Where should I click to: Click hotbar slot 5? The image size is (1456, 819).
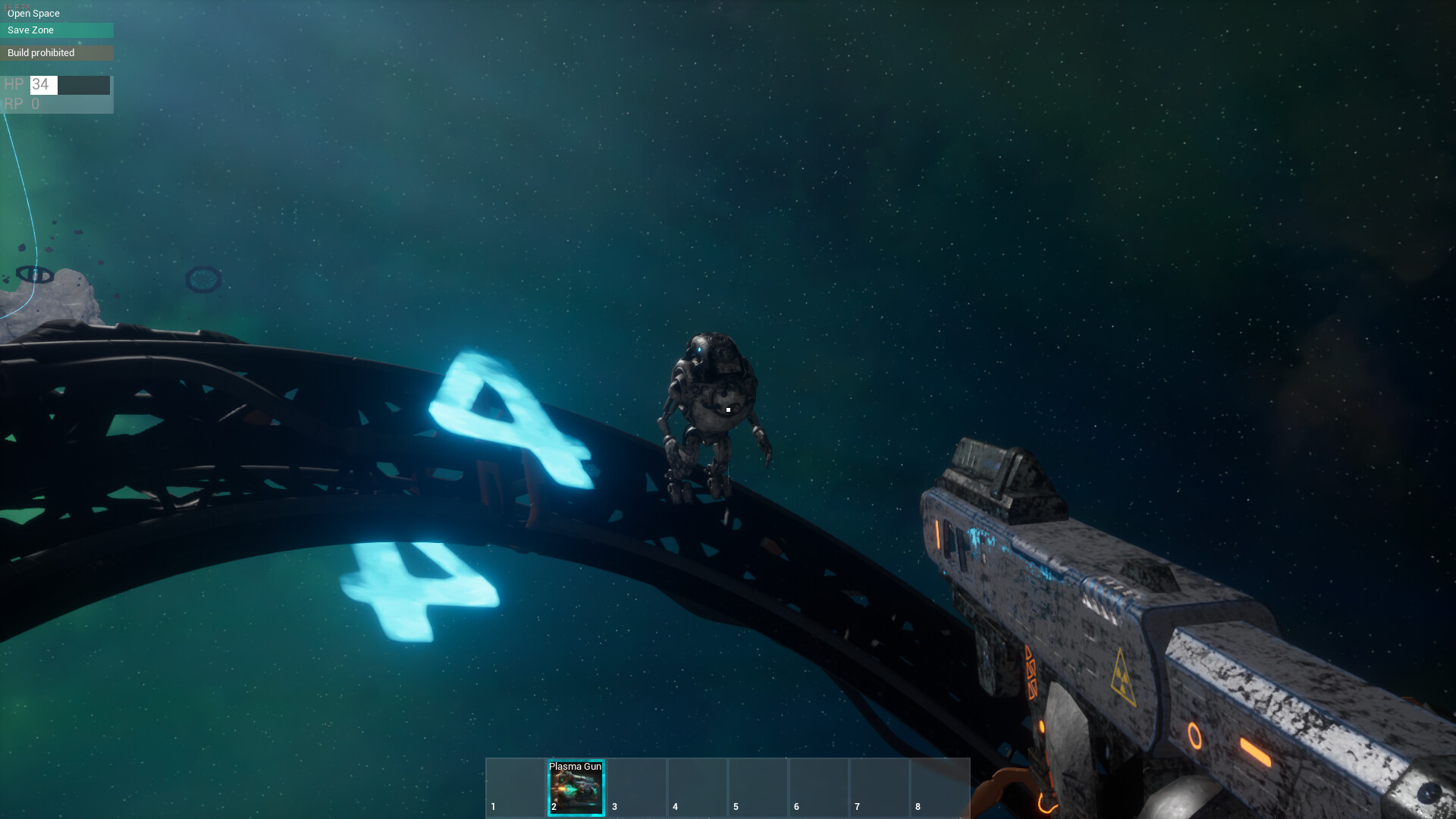[758, 789]
